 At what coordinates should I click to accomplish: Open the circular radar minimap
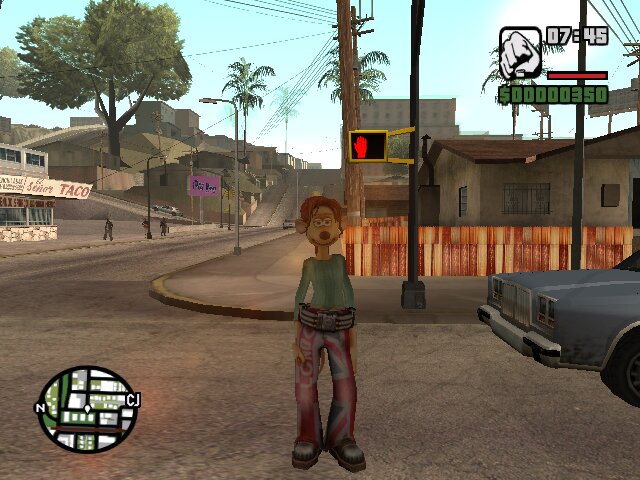[x=86, y=409]
